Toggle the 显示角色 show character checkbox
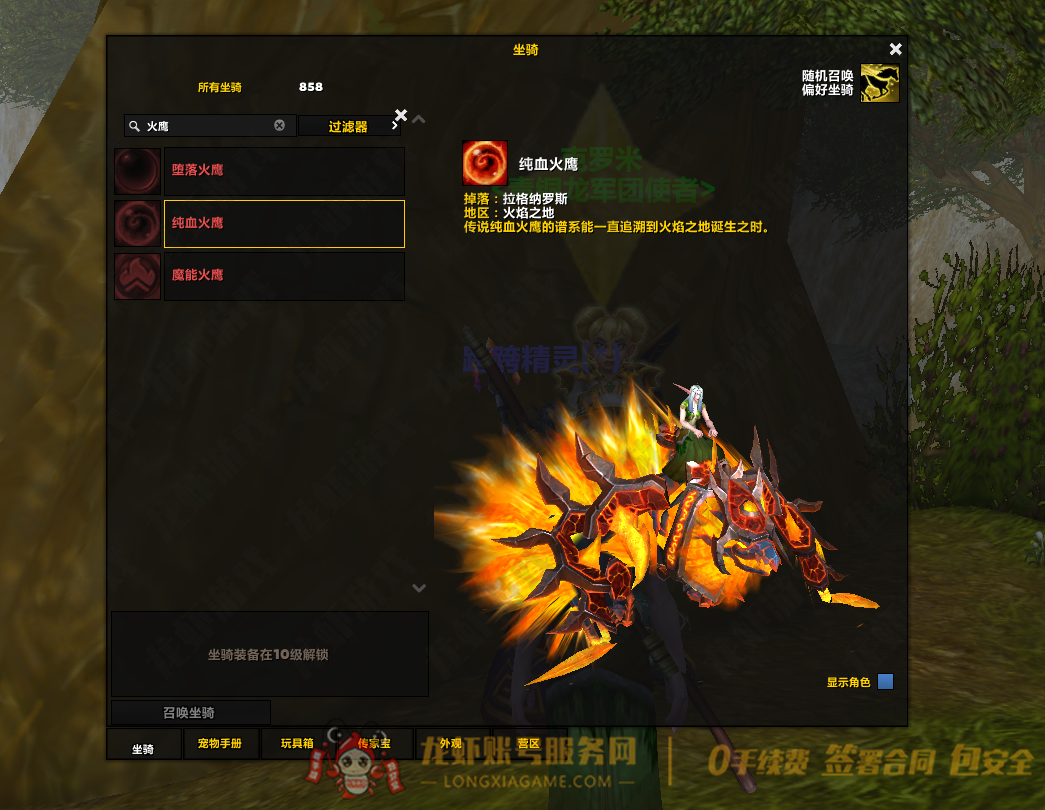 (885, 682)
